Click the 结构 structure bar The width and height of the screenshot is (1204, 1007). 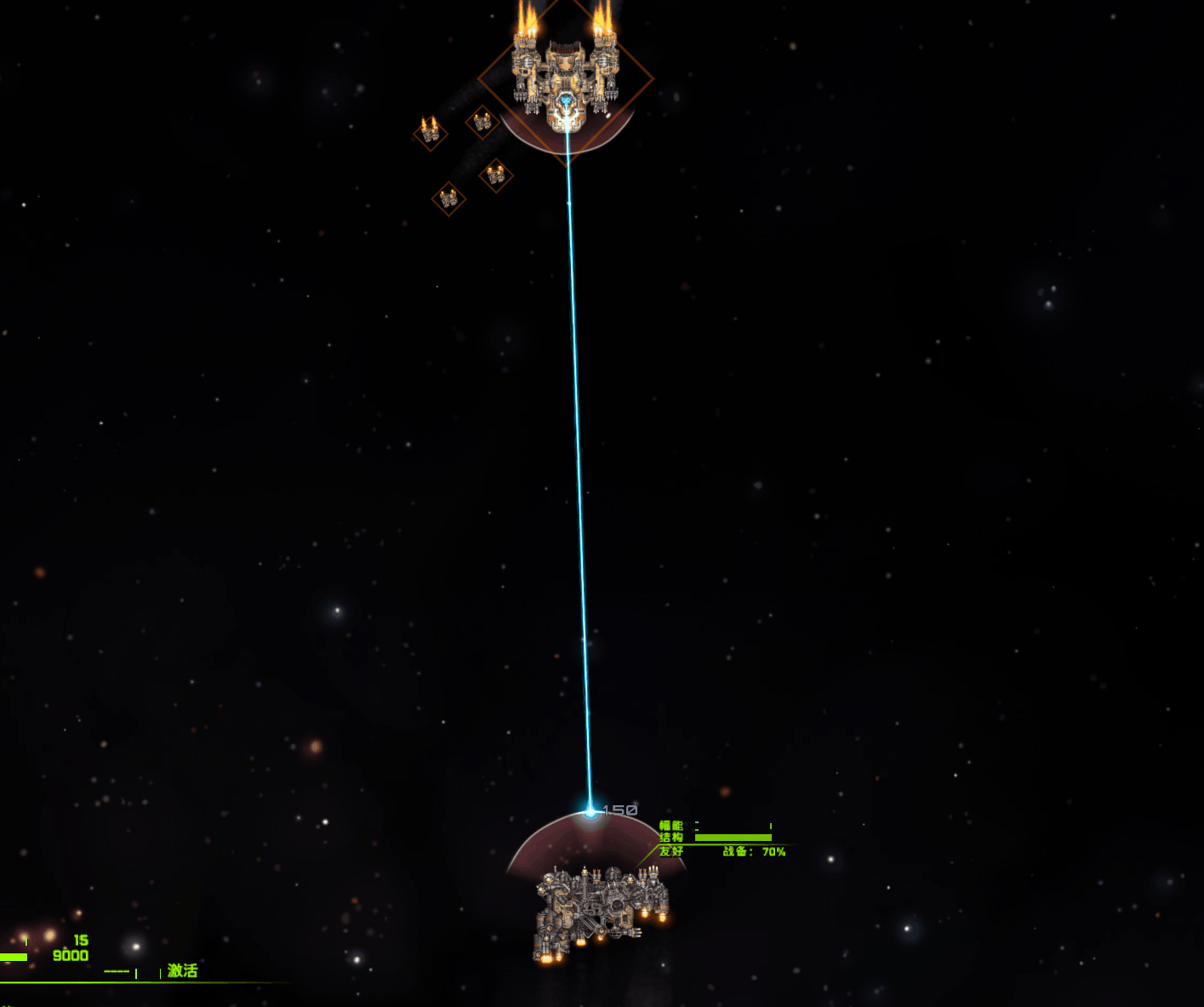pos(732,838)
